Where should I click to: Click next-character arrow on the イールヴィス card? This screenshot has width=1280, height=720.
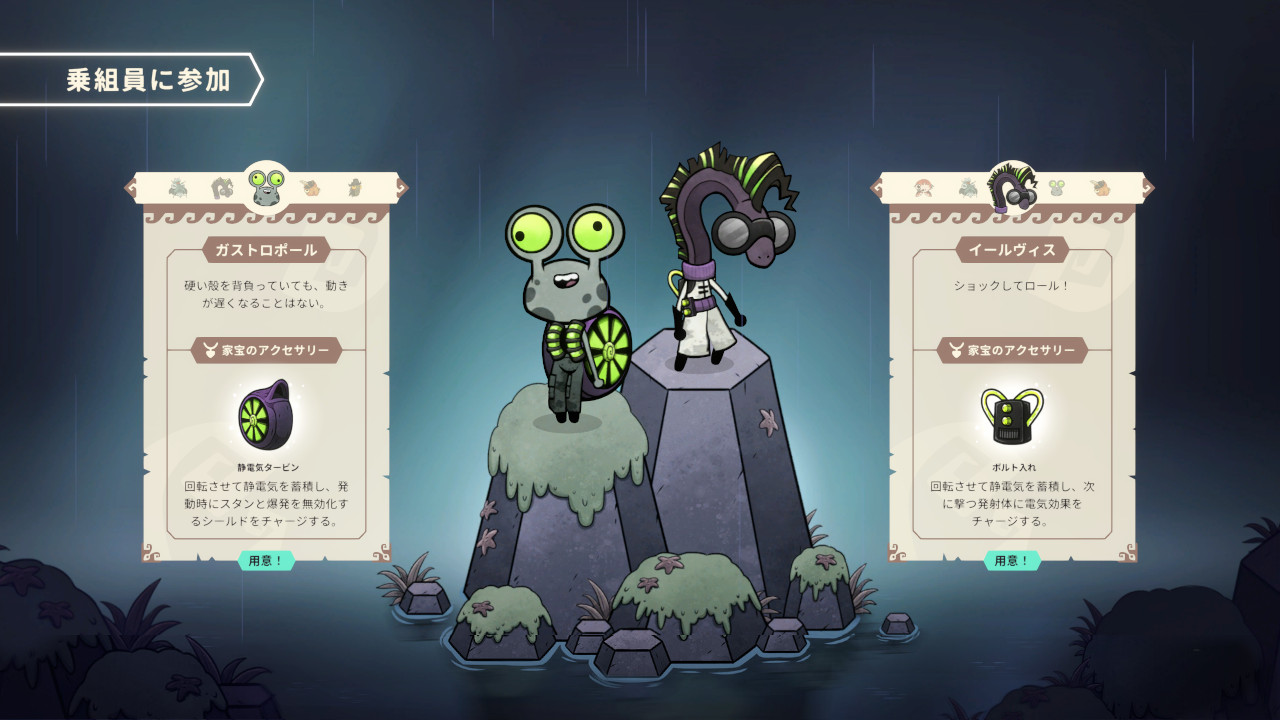coord(1149,187)
